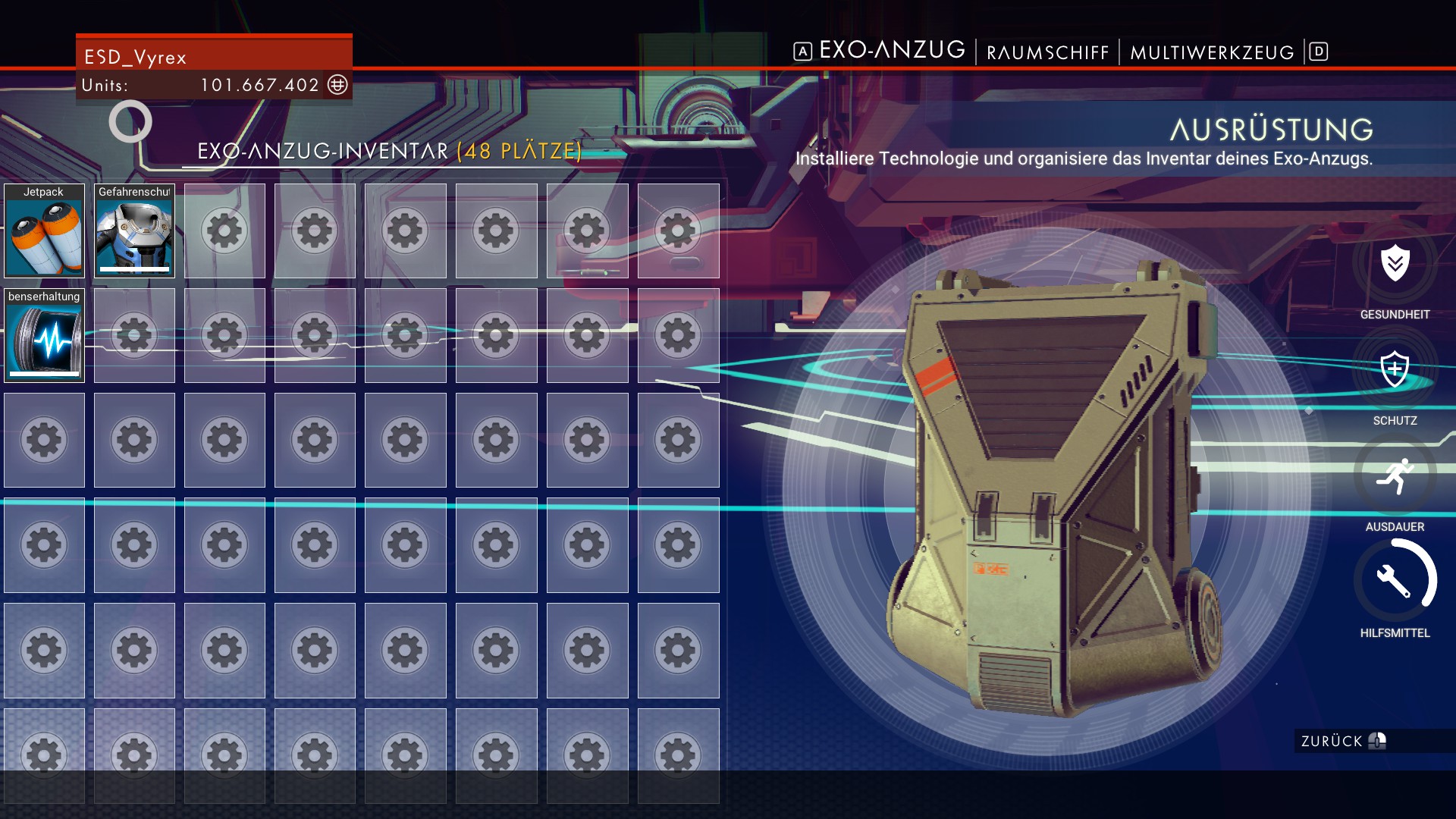This screenshot has height=819, width=1456.
Task: Select the Lebenserhaltung module
Action: coord(43,336)
